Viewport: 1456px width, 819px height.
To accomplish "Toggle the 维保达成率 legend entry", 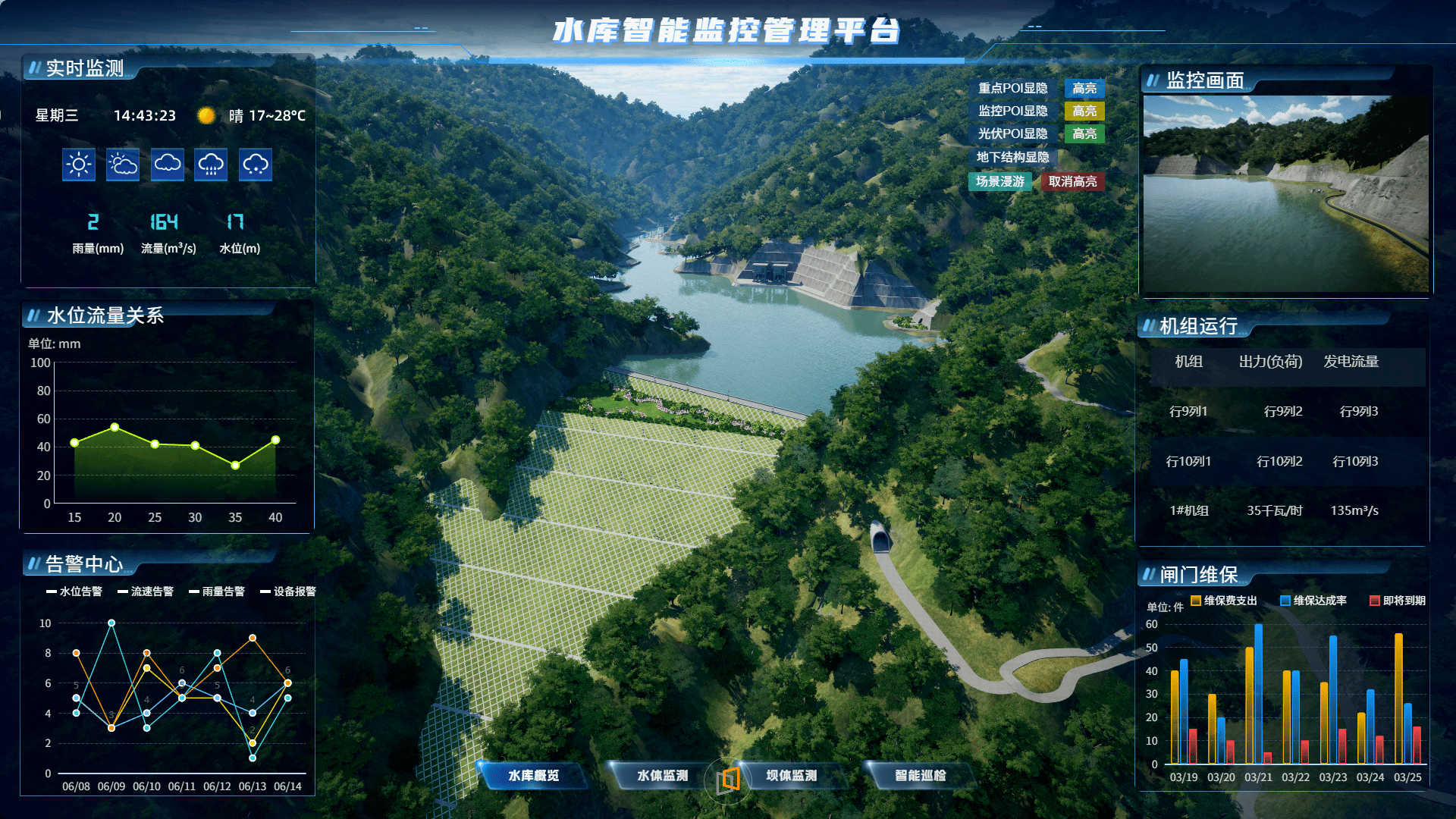I will coord(1313,601).
